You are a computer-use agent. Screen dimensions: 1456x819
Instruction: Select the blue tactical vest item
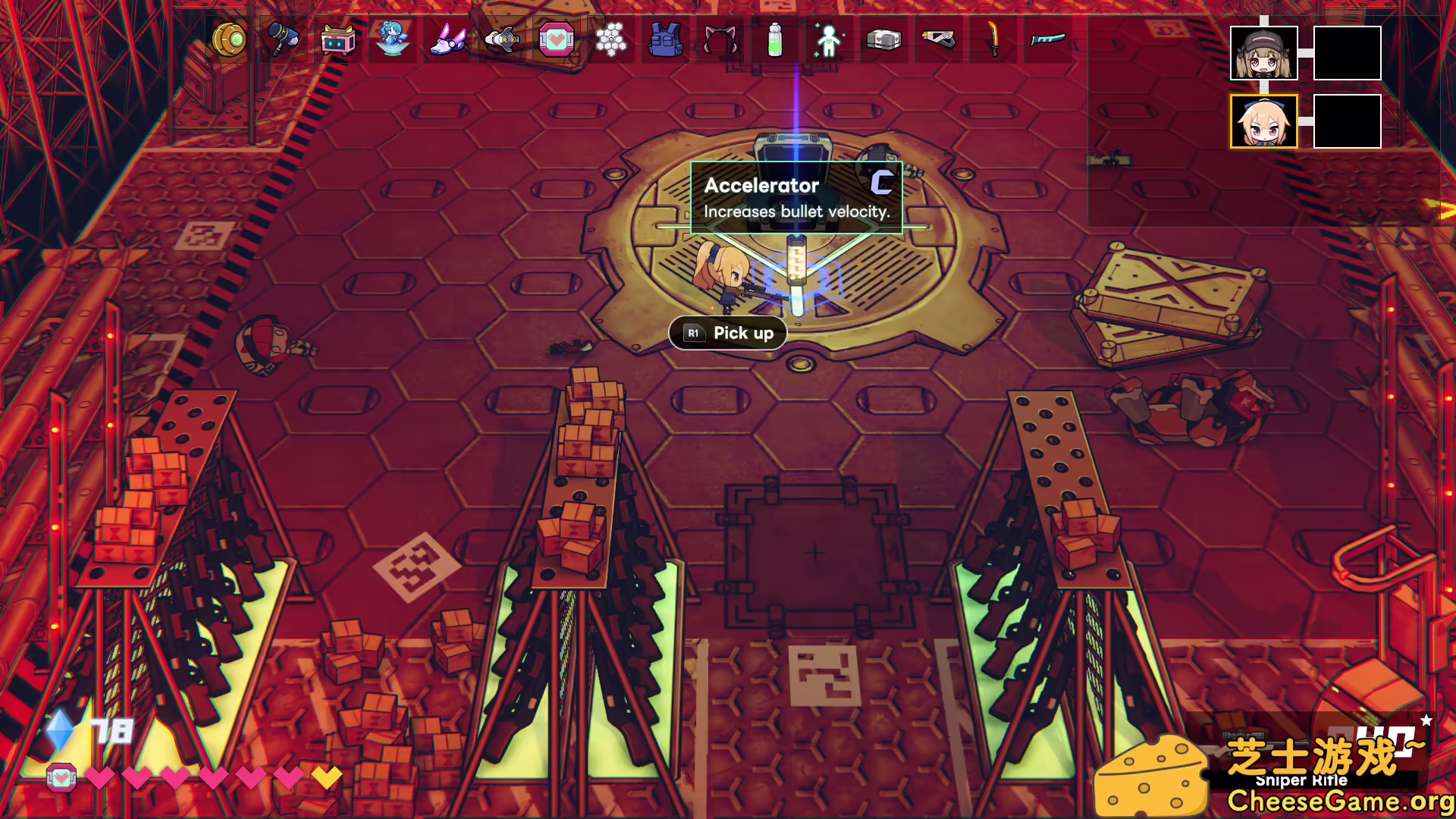665,39
